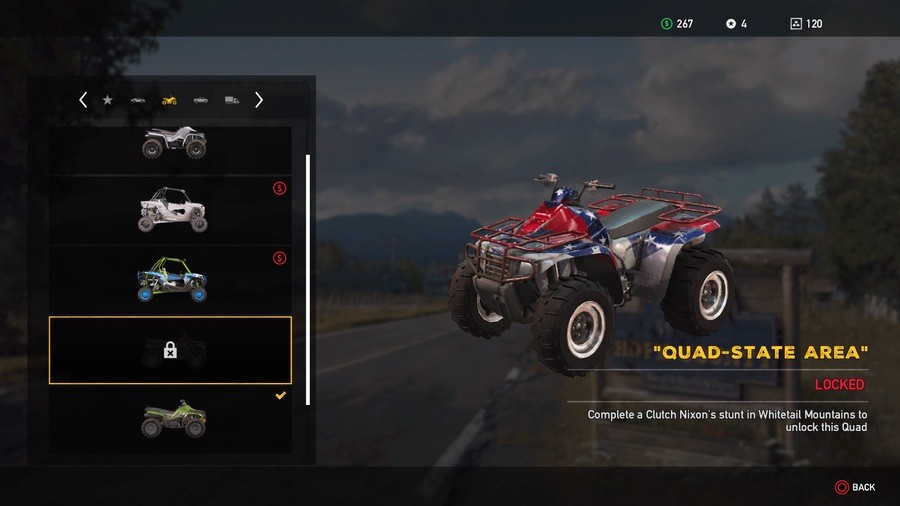Switch to the star favorites tab
The image size is (900, 506).
coord(108,100)
